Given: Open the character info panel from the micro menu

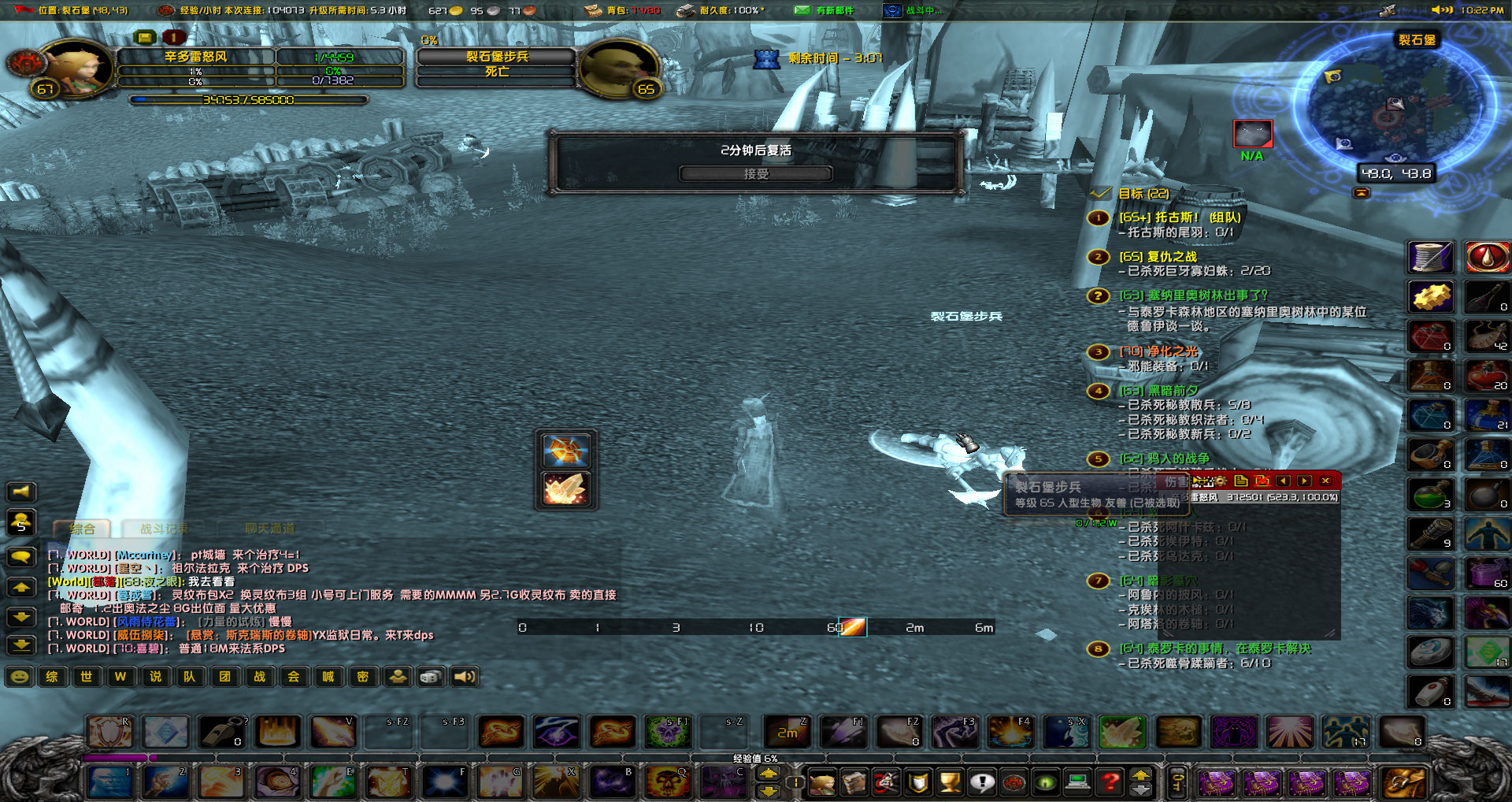Looking at the screenshot, I should point(822,783).
